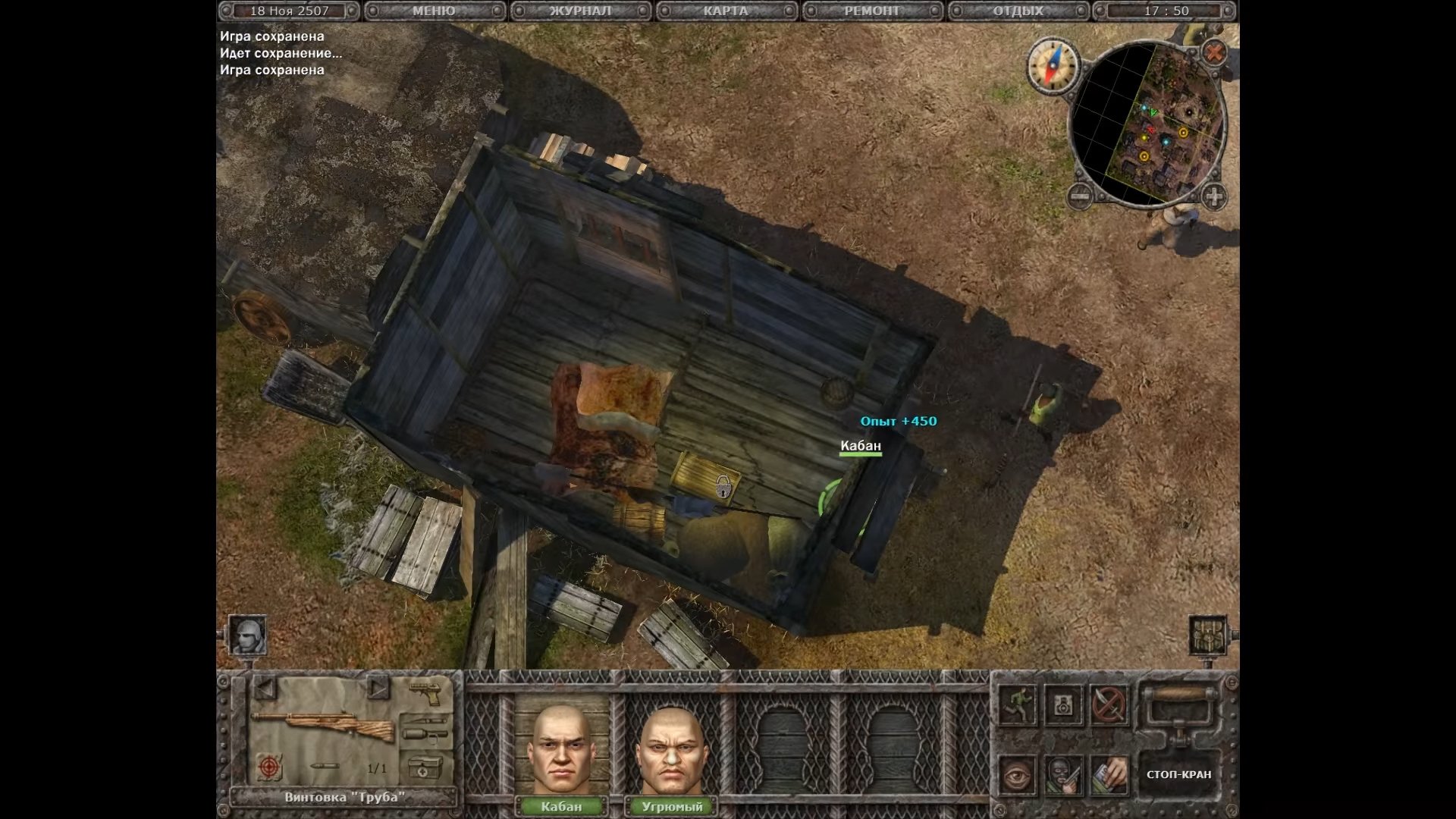
Task: Switch to previous weapon with left arrow
Action: tap(264, 689)
